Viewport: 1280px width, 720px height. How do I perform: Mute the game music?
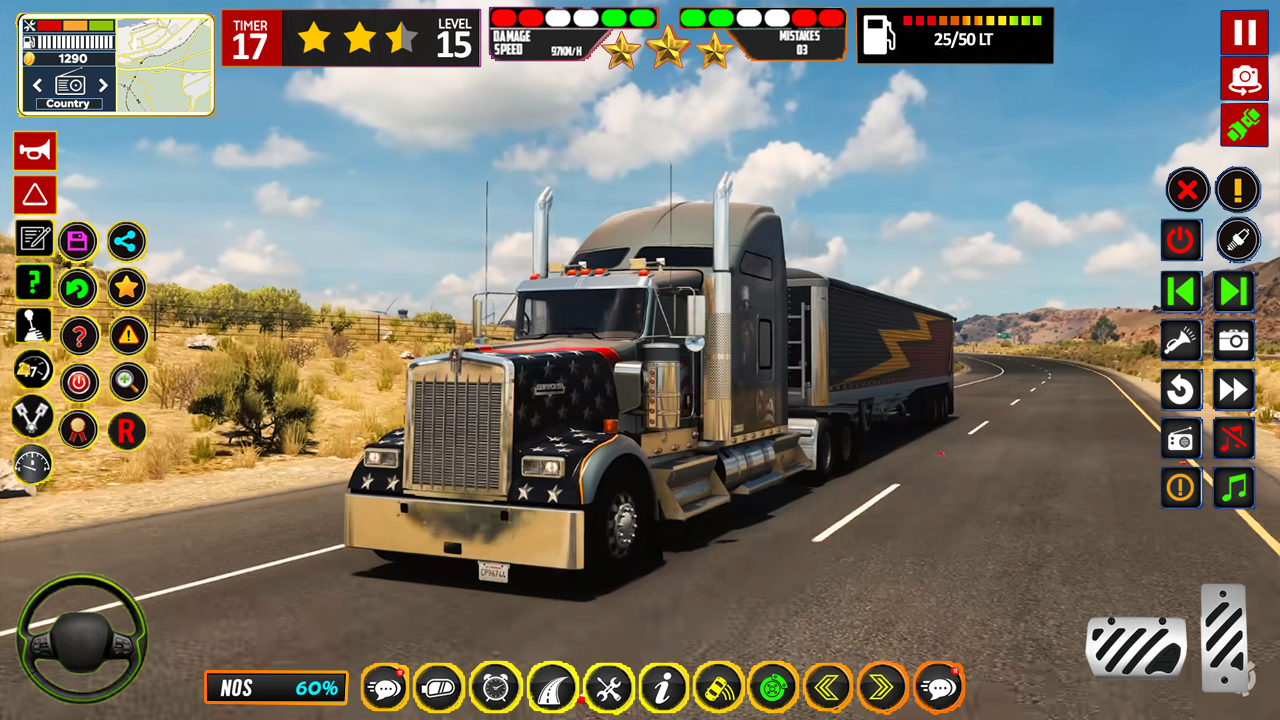point(1234,439)
